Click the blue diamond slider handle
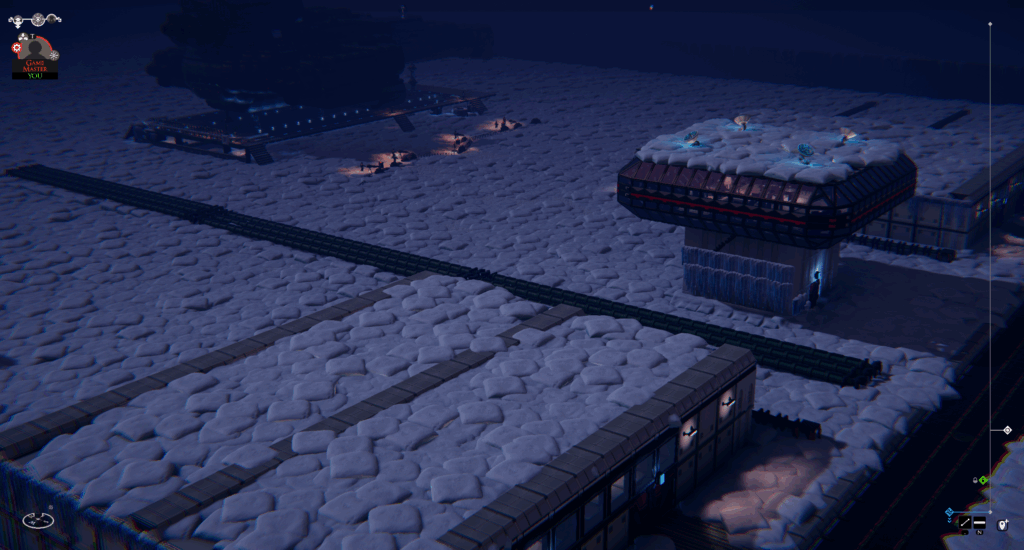1024x550 pixels. [948, 512]
